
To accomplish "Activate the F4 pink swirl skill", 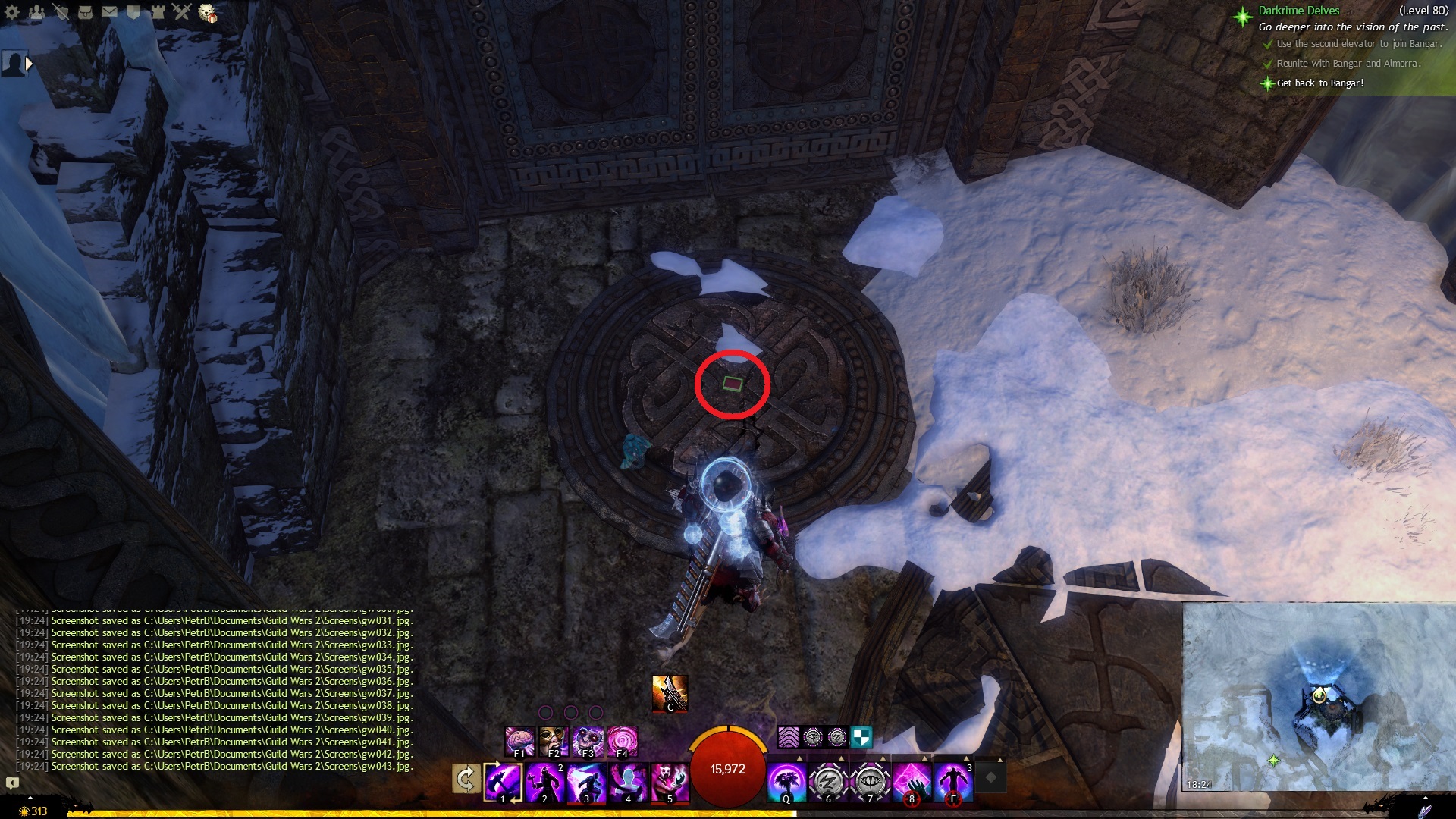I will tap(623, 741).
